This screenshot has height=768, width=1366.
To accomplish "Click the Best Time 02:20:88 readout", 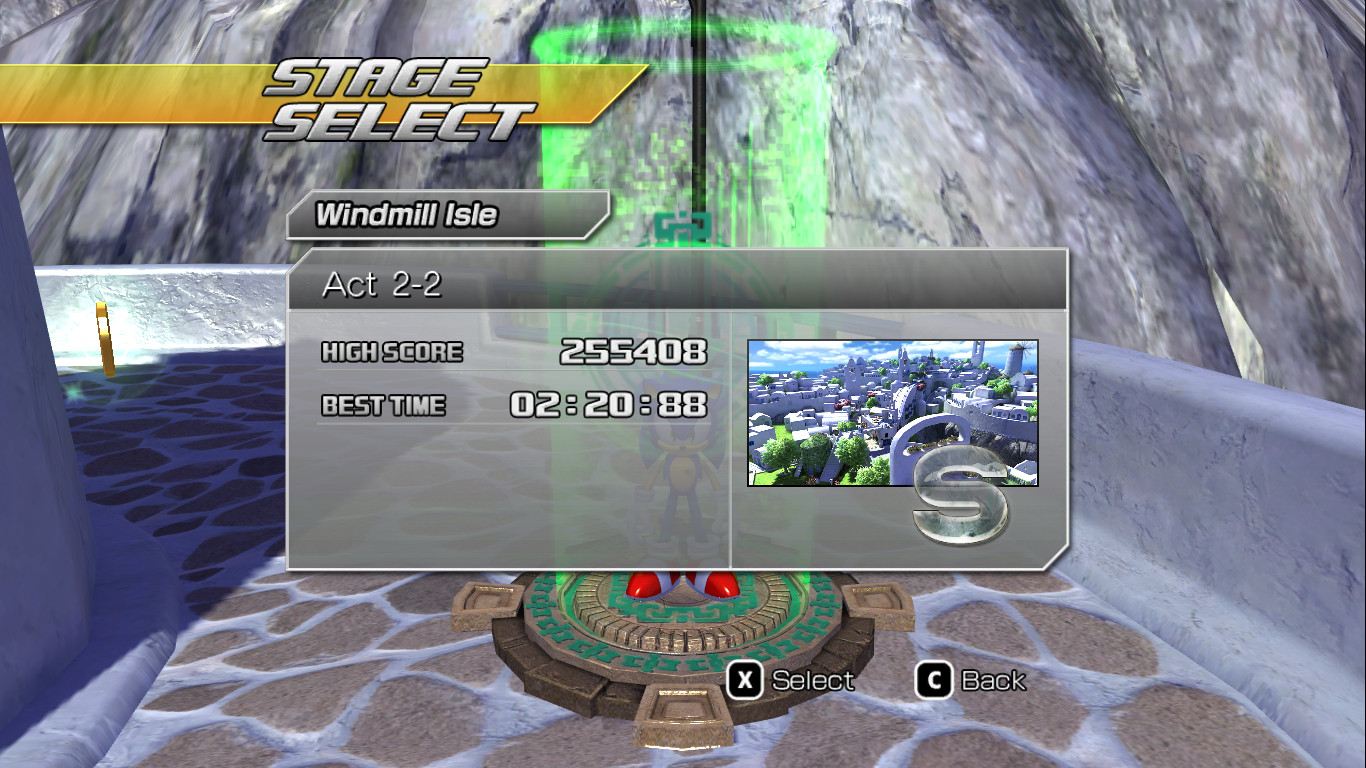I will pyautogui.click(x=610, y=405).
